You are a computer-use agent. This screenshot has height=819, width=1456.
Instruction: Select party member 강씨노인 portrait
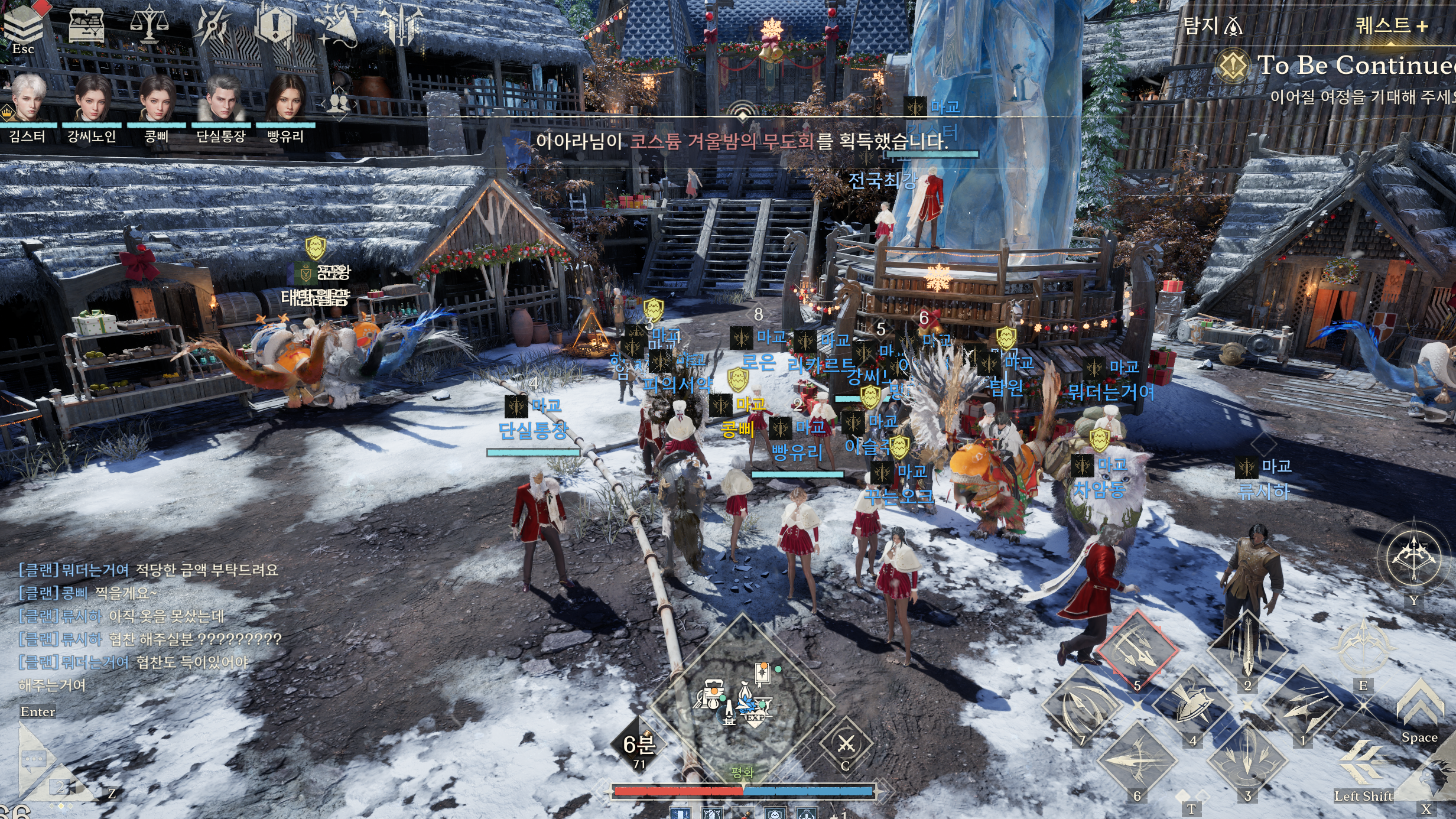(x=92, y=98)
